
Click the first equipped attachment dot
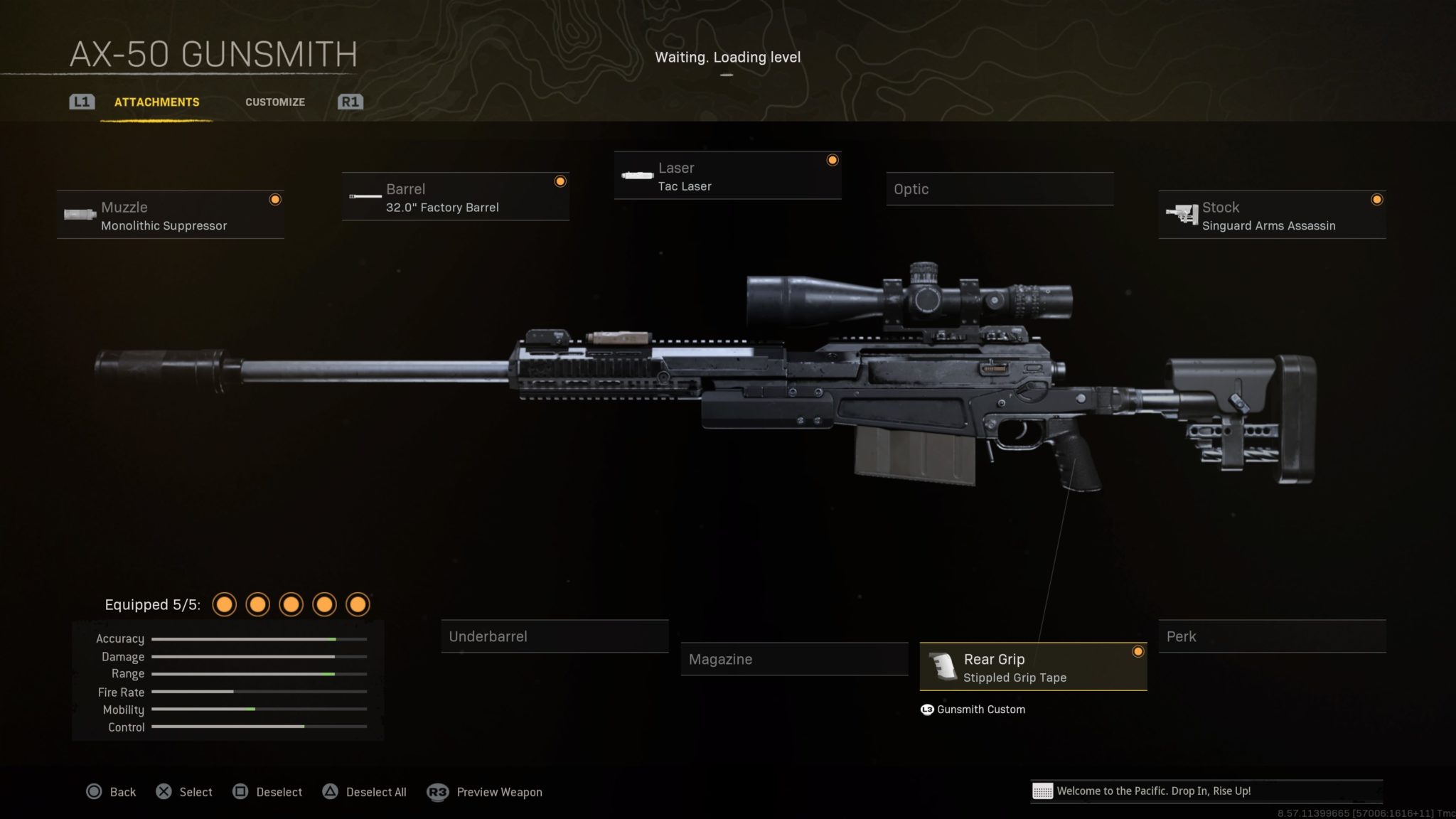(225, 604)
